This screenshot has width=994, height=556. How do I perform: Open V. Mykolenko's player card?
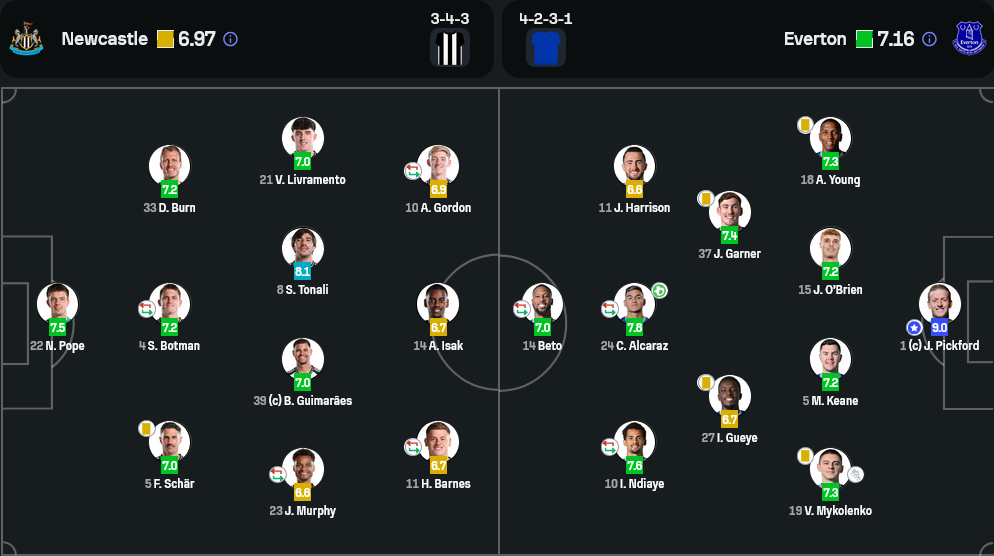pos(830,469)
